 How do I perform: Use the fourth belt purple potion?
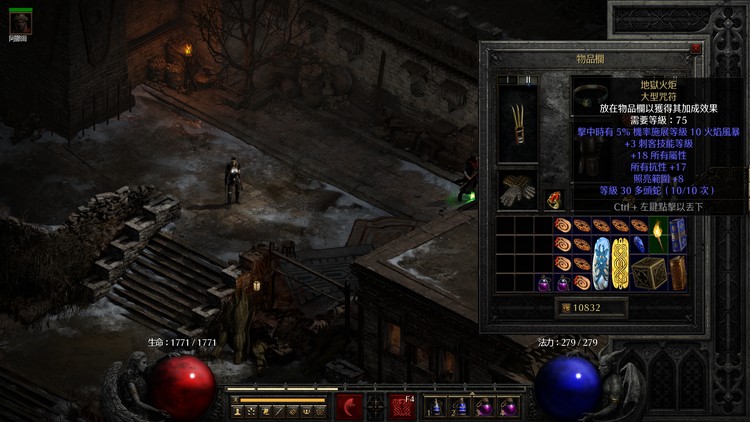click(509, 407)
